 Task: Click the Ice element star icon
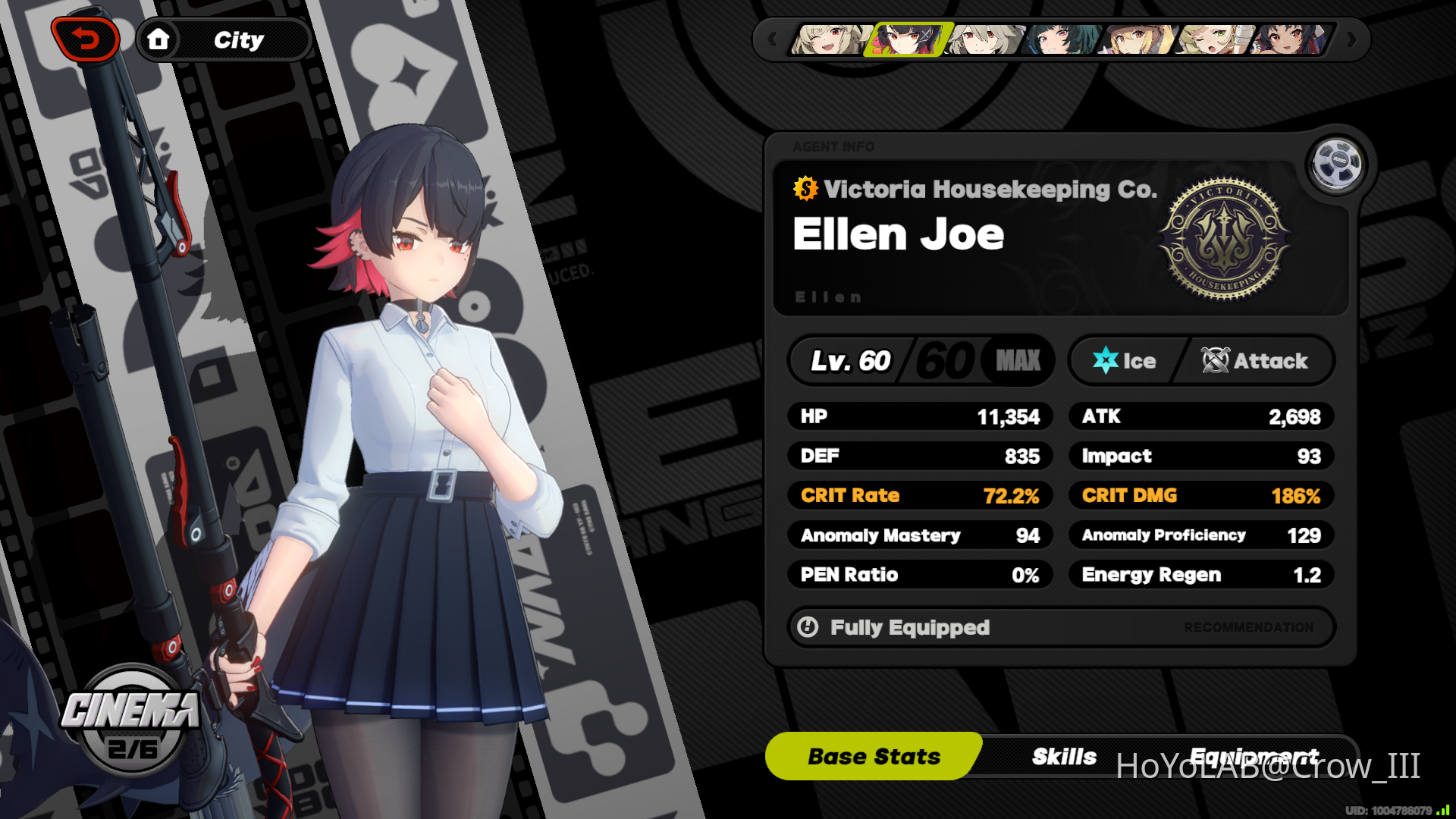pos(1106,360)
